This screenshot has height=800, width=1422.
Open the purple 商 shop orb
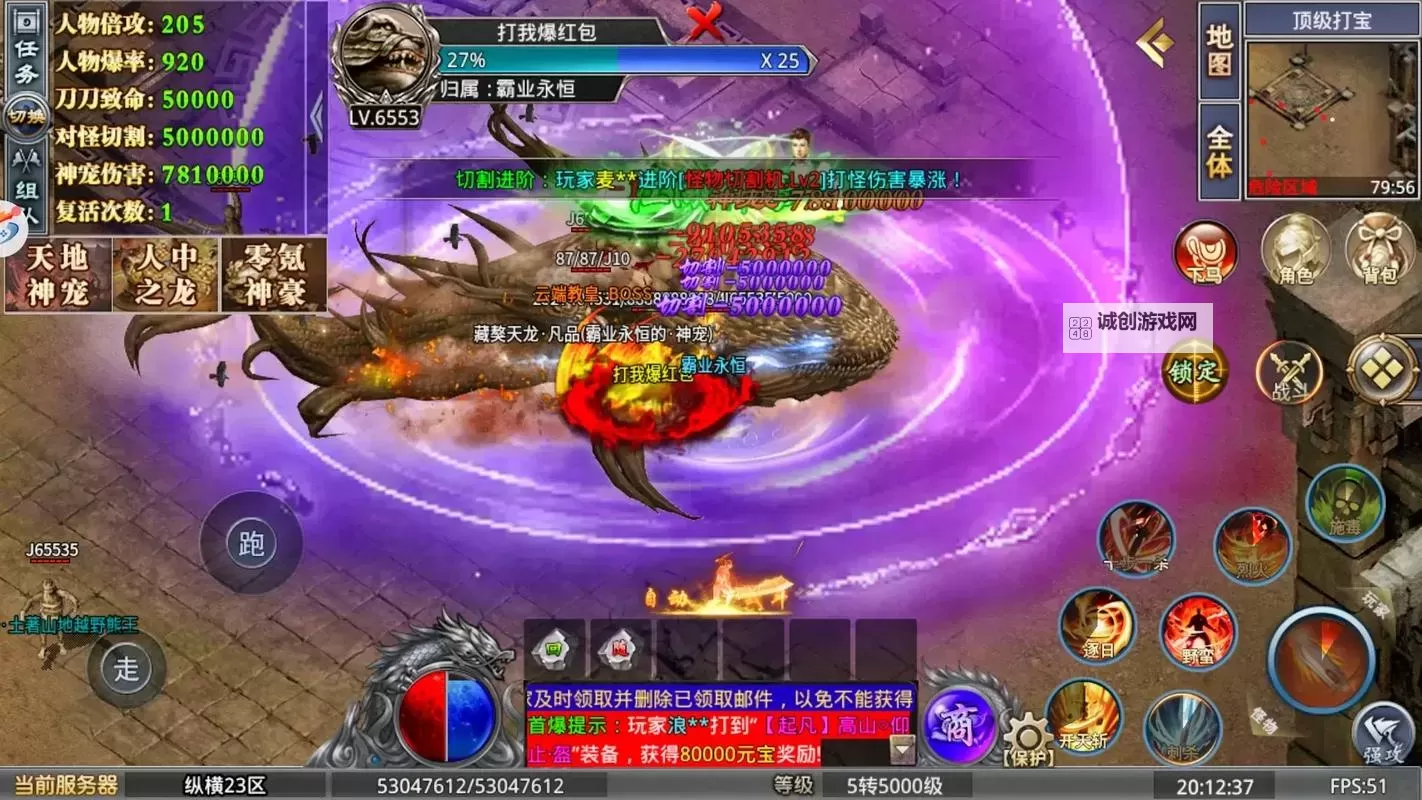pyautogui.click(x=958, y=723)
